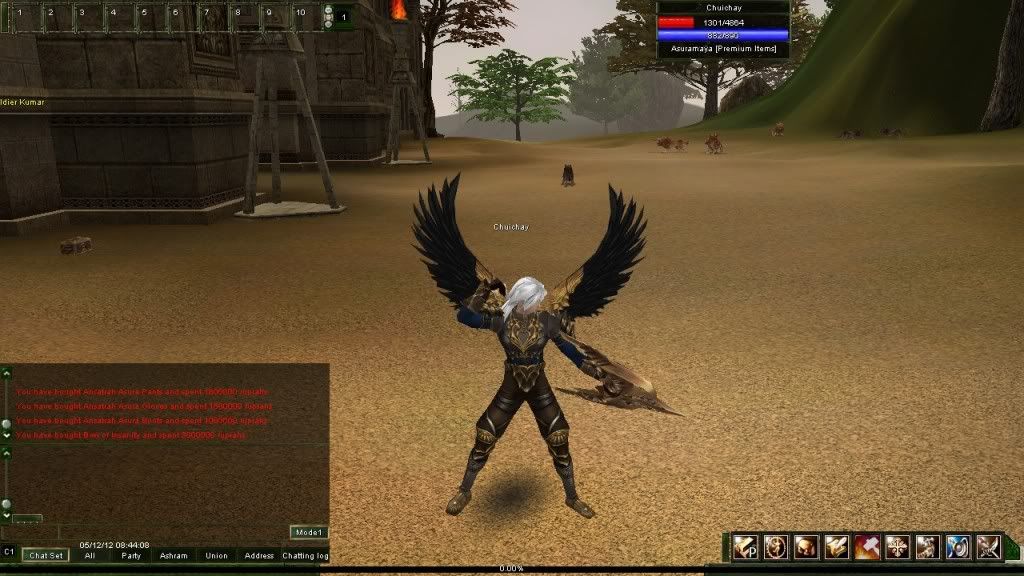
Task: Click the scroll icon marked with P
Action: tap(745, 547)
